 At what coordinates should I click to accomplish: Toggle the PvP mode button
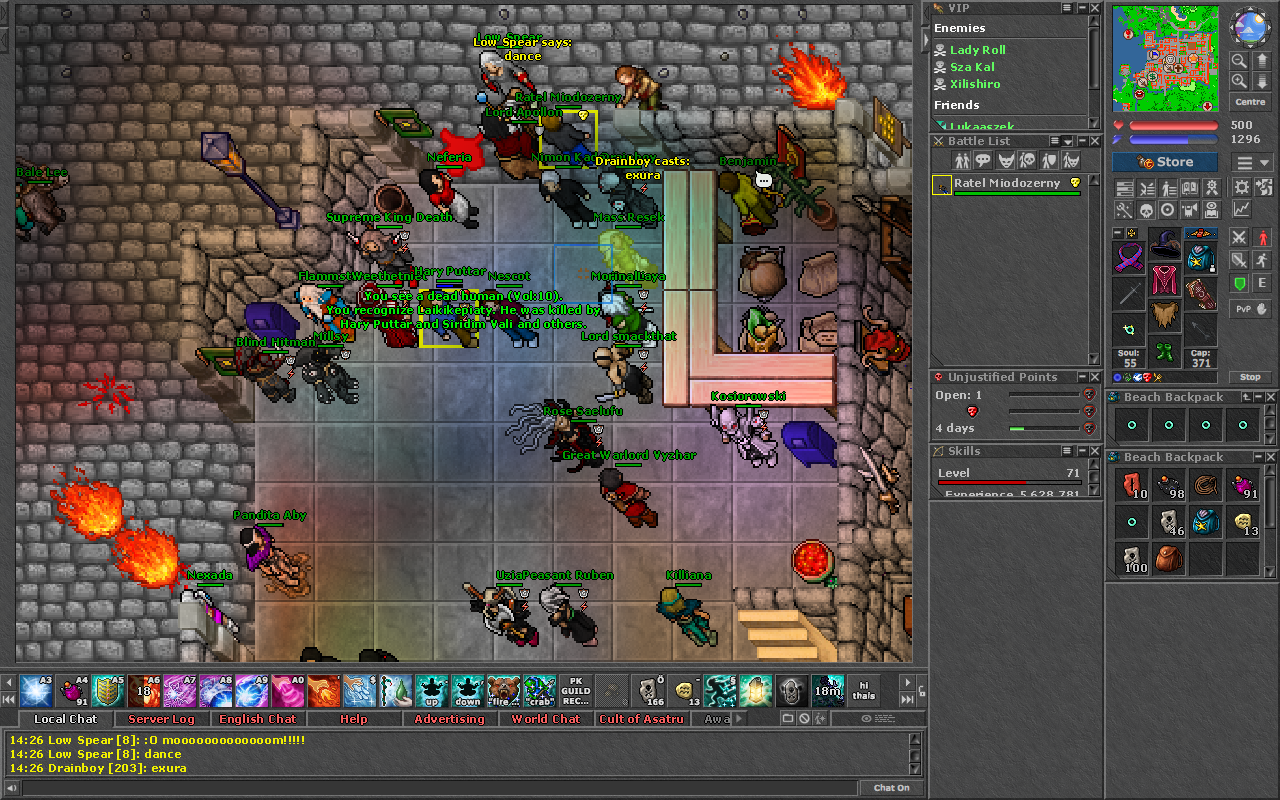[x=1250, y=309]
